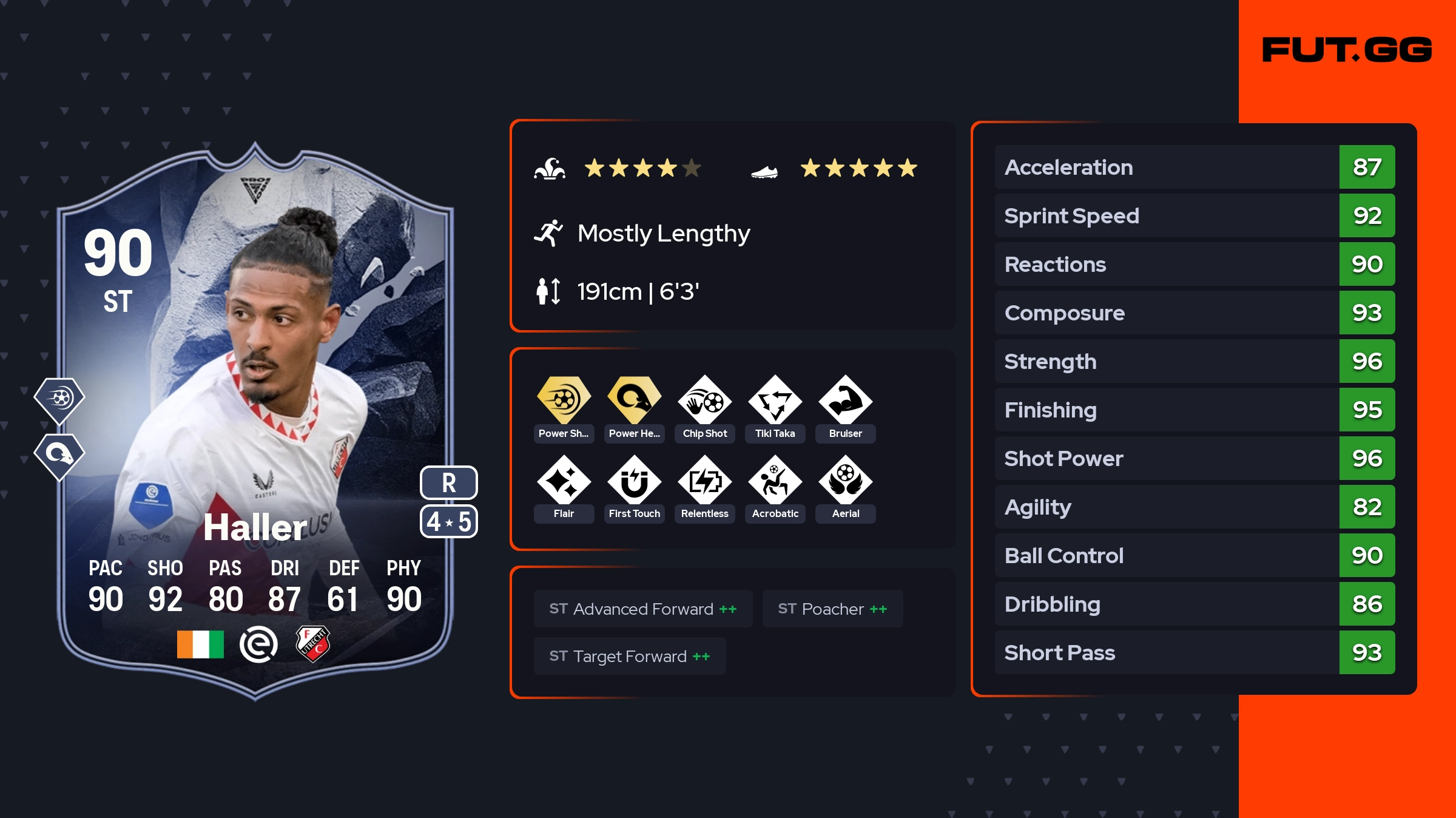Select the Power Header playstyle icon
This screenshot has width=1456, height=818.
point(634,401)
